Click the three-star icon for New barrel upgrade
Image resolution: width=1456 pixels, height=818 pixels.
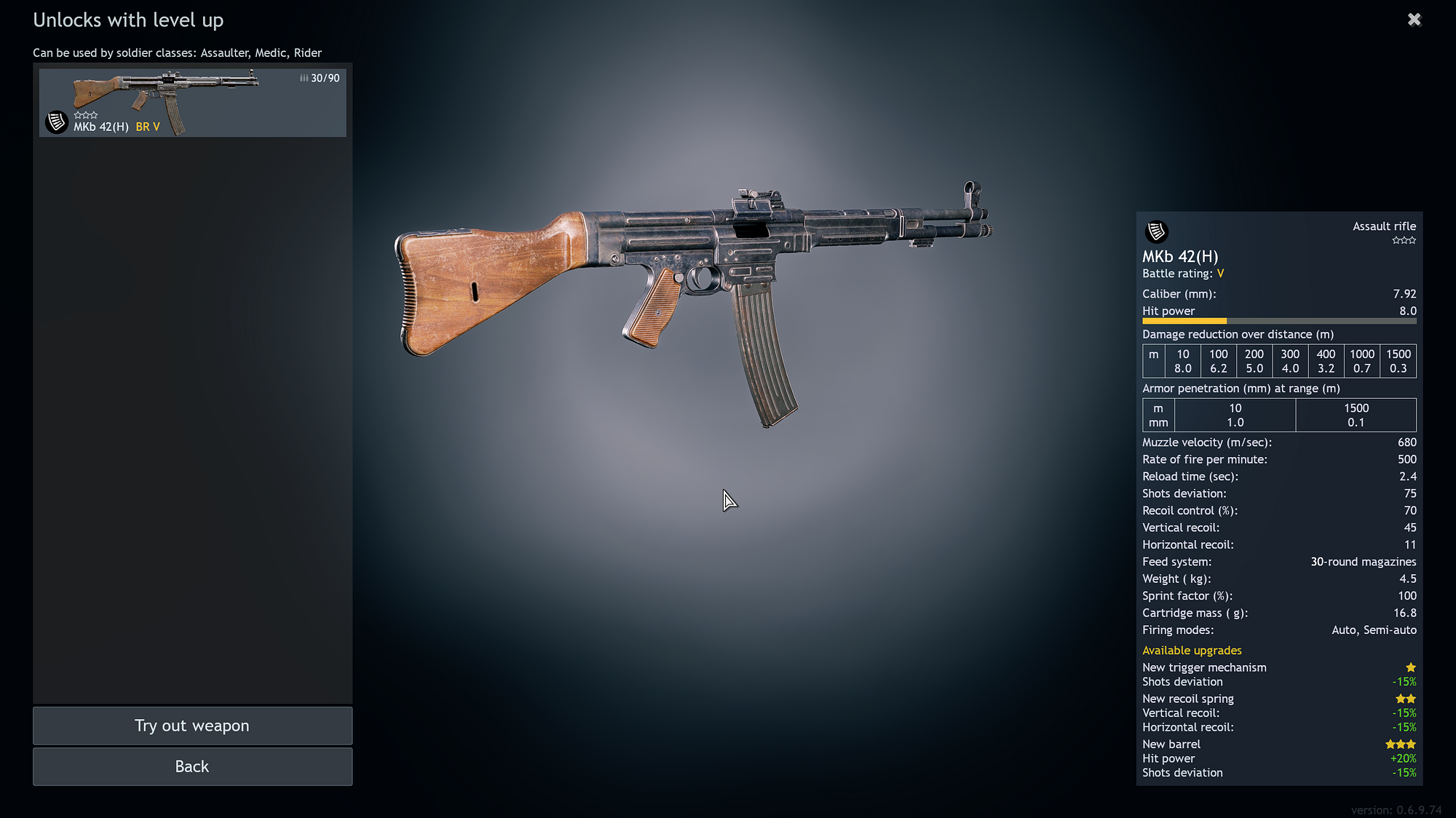(x=1400, y=744)
